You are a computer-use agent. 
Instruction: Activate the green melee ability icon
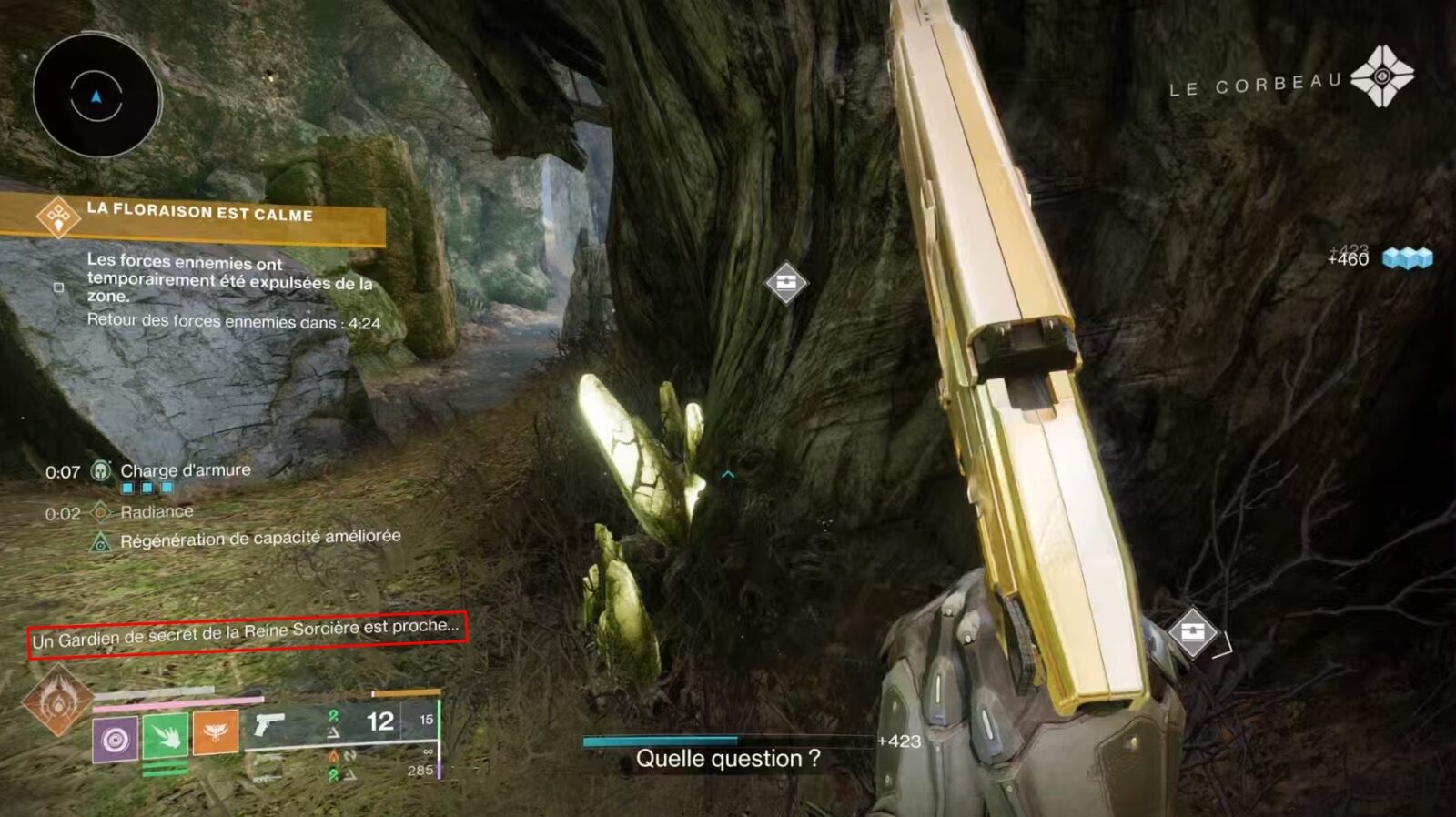(165, 735)
